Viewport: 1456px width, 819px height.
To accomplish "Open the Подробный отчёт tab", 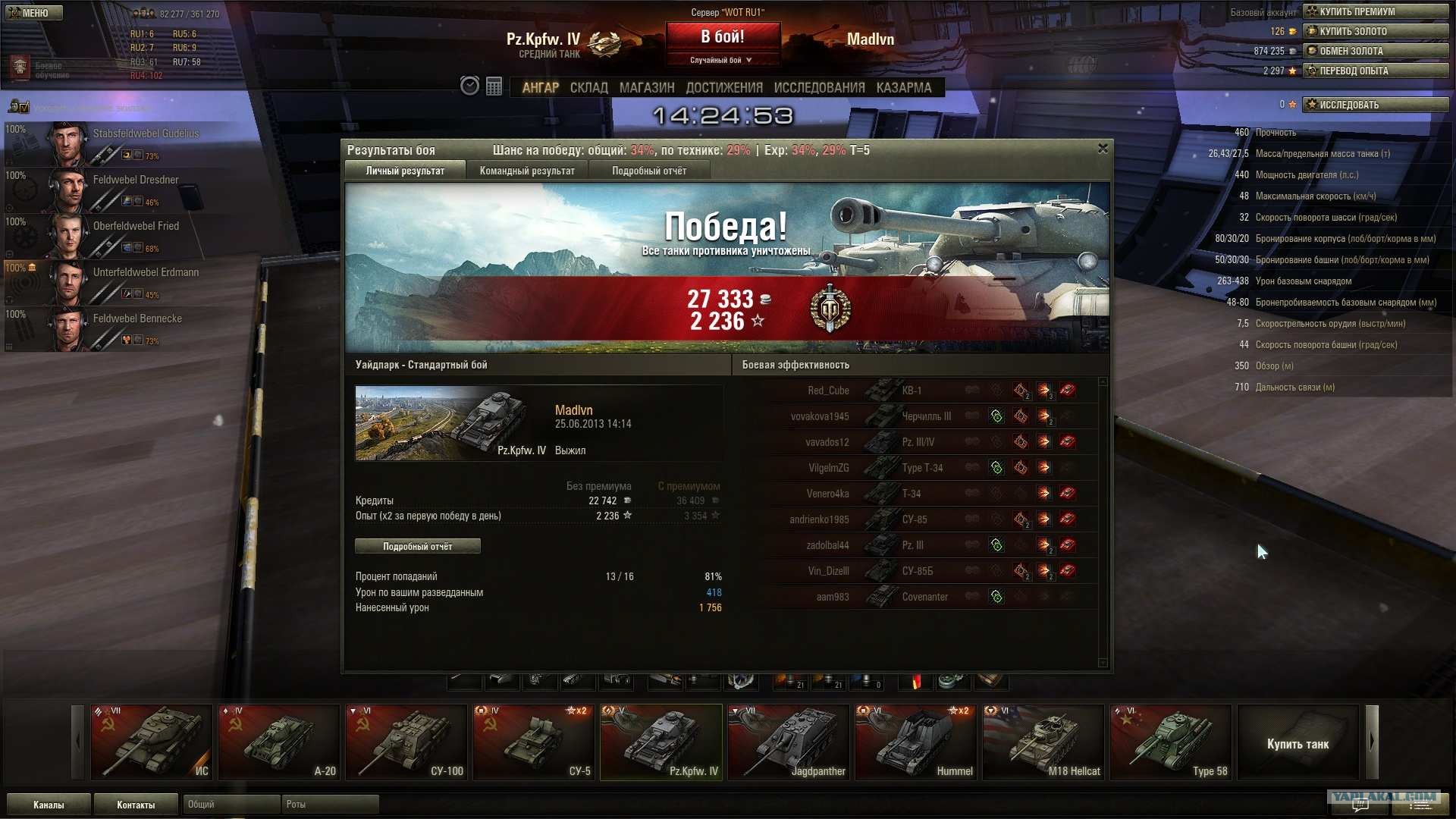I will click(x=649, y=171).
